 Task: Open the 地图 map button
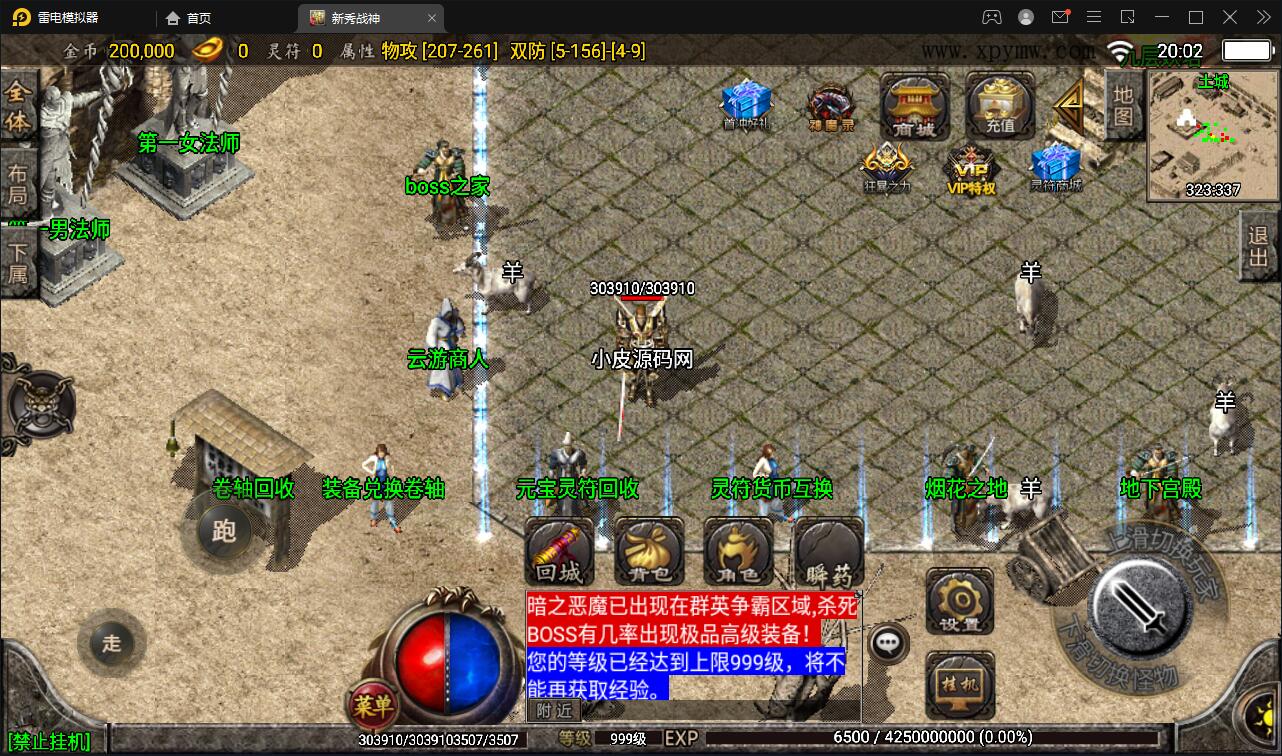[1123, 105]
